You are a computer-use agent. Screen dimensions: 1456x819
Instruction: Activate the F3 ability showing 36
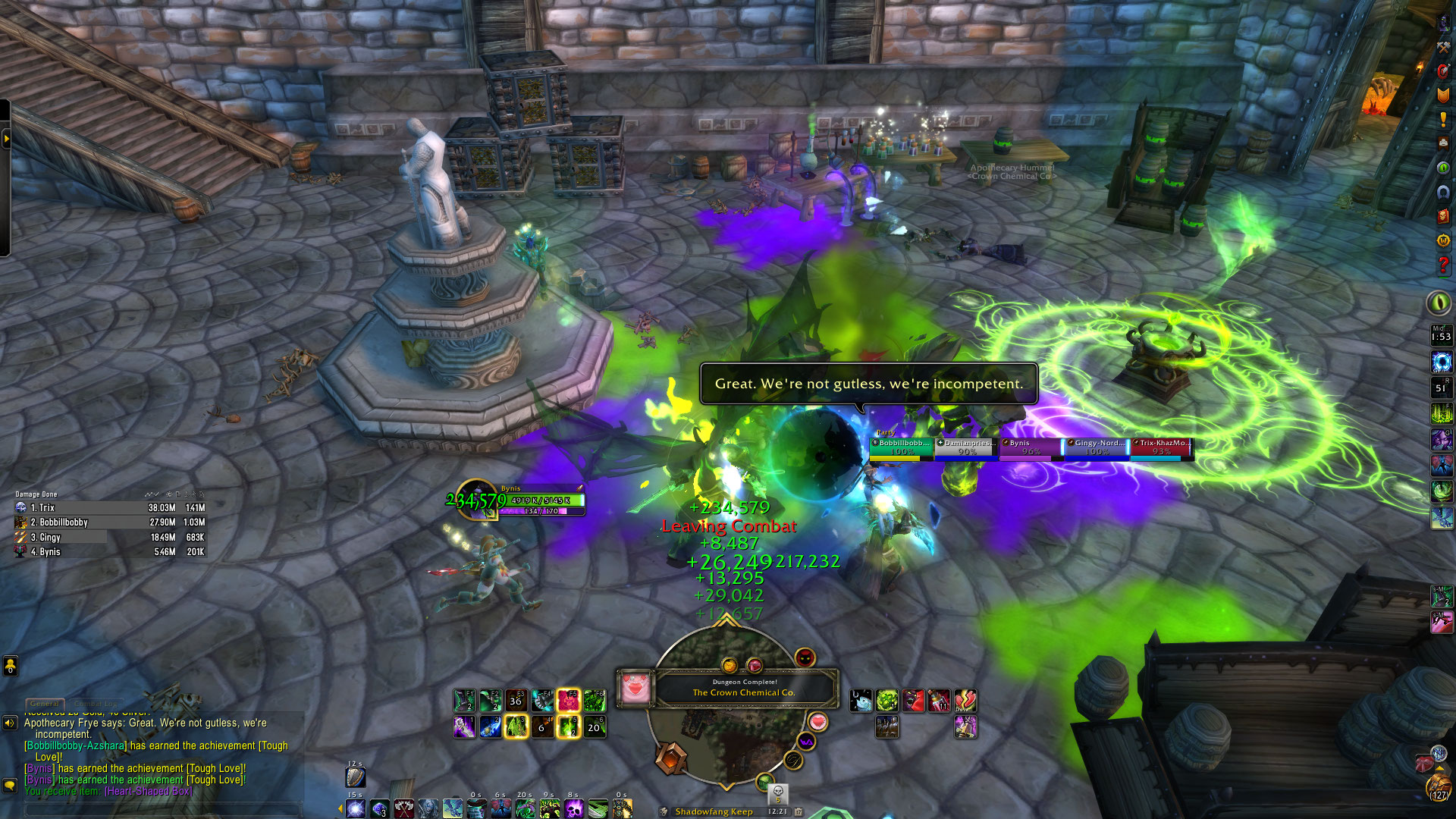tap(516, 701)
